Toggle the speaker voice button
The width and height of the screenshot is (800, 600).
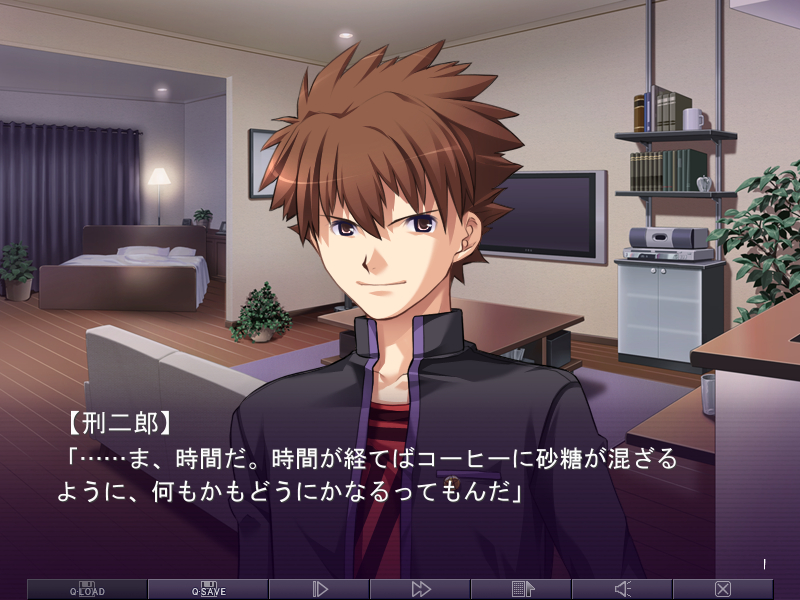coord(623,589)
